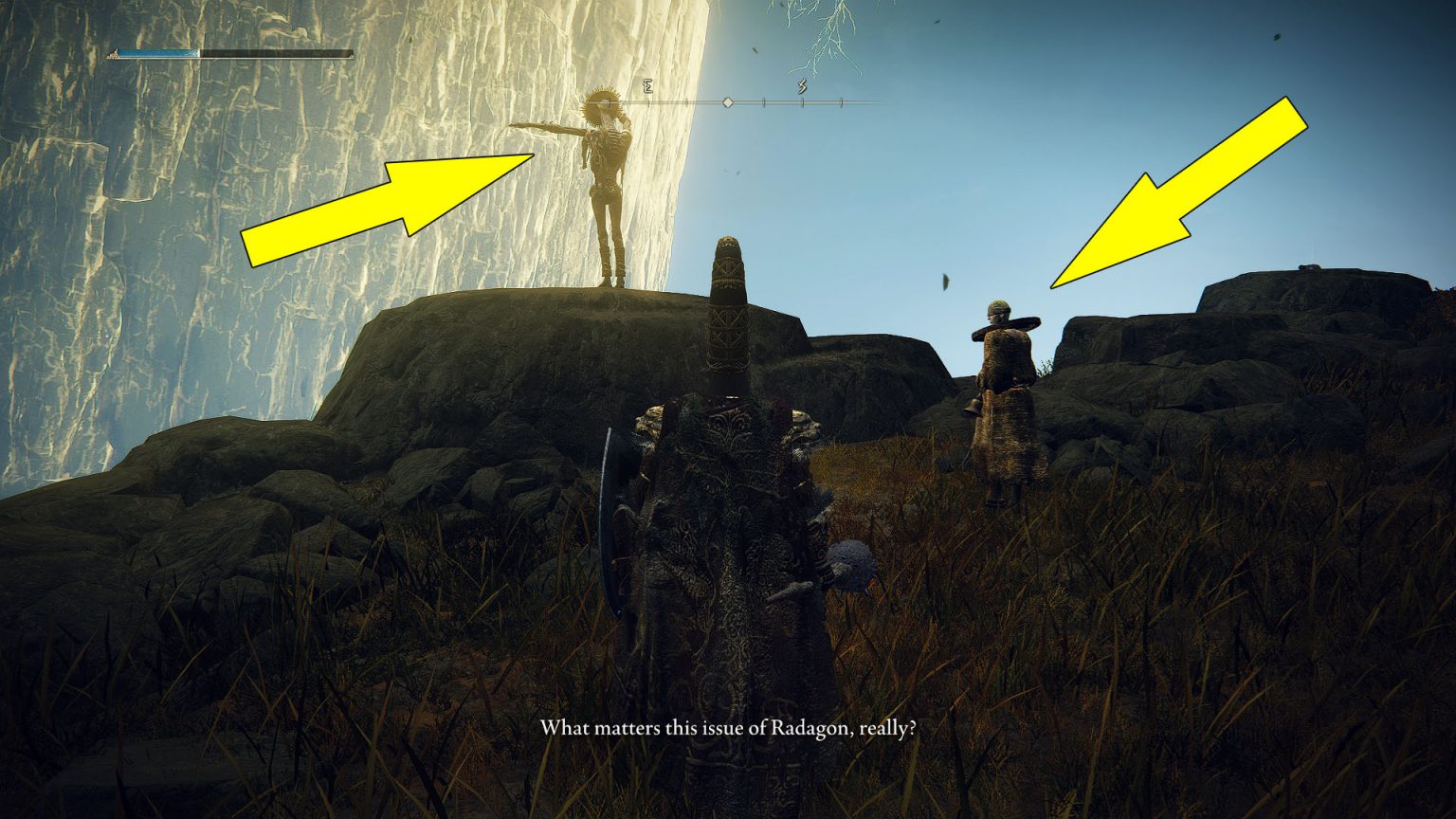Expand the compass tick mark right of the diamond
This screenshot has width=1456, height=819.
pos(764,102)
